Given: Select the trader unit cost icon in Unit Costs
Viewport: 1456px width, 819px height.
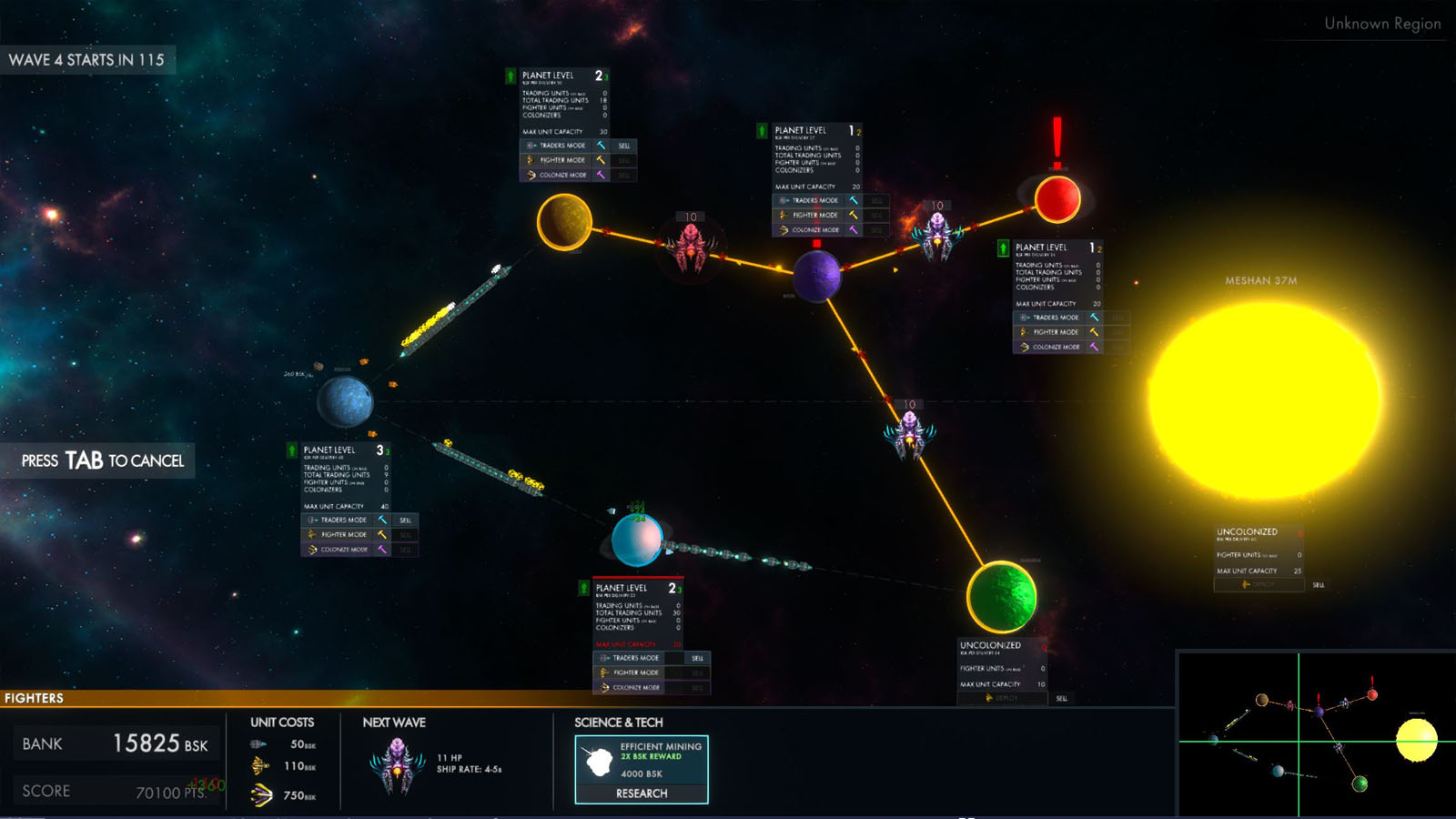Looking at the screenshot, I should coord(258,744).
